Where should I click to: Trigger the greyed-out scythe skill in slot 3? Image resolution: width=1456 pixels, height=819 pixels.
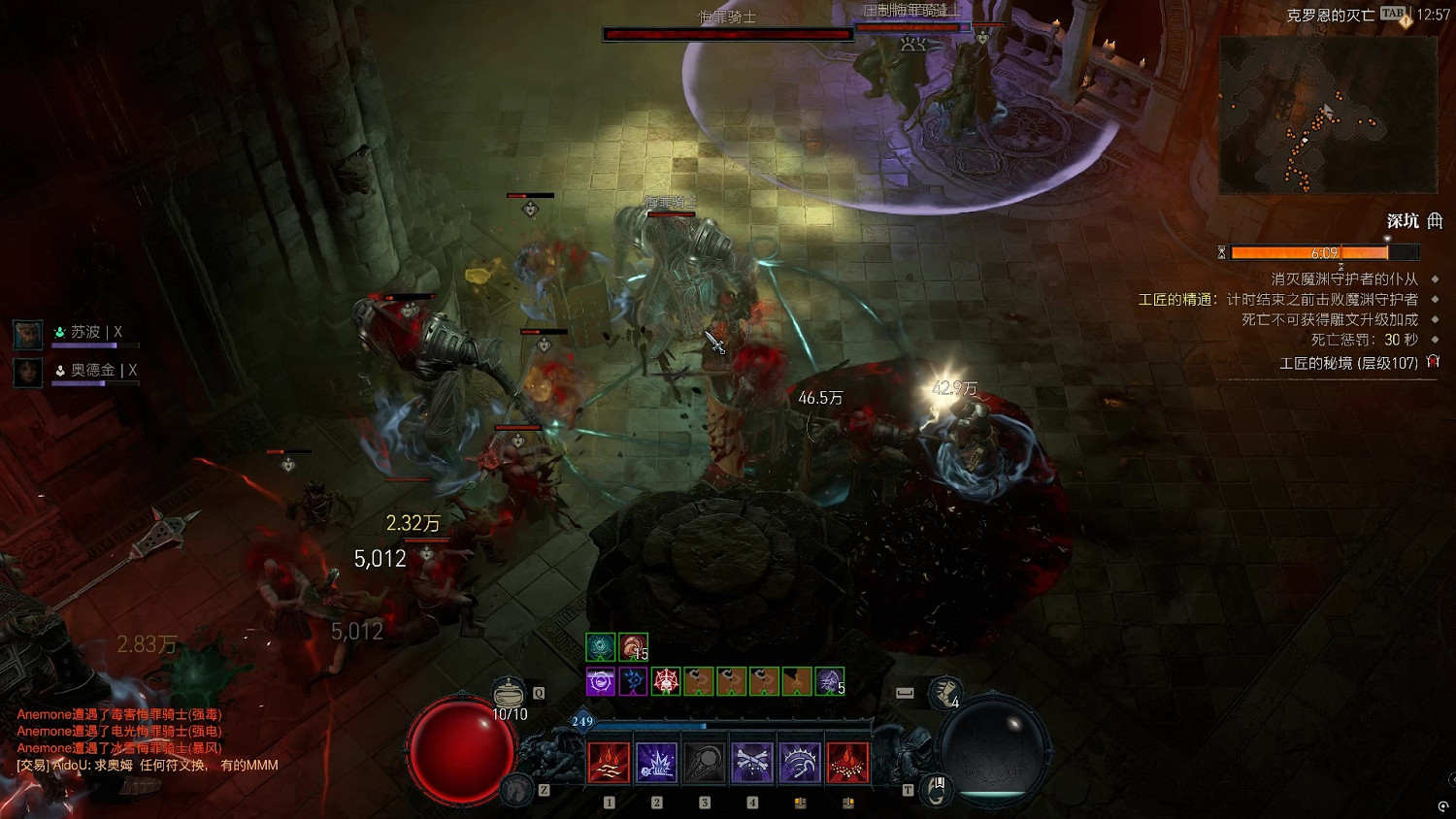point(704,763)
